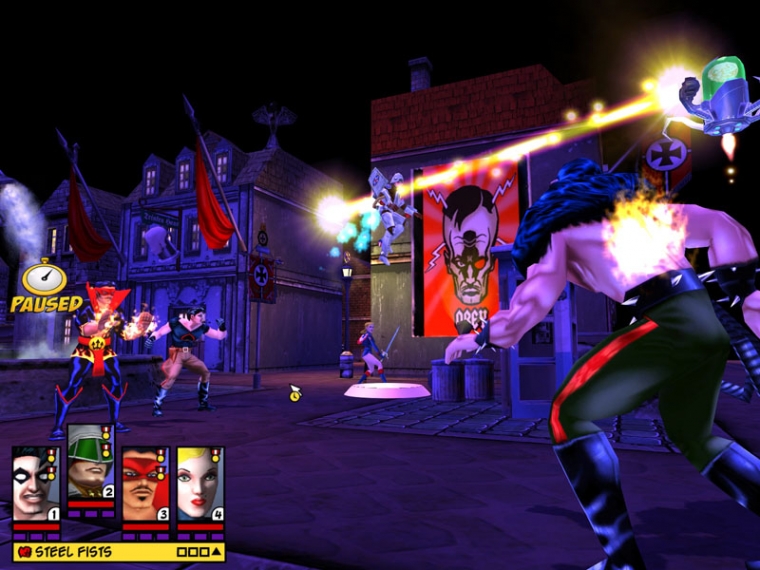
Task: Select hero portrait number 1 with black mask
Action: tap(36, 485)
